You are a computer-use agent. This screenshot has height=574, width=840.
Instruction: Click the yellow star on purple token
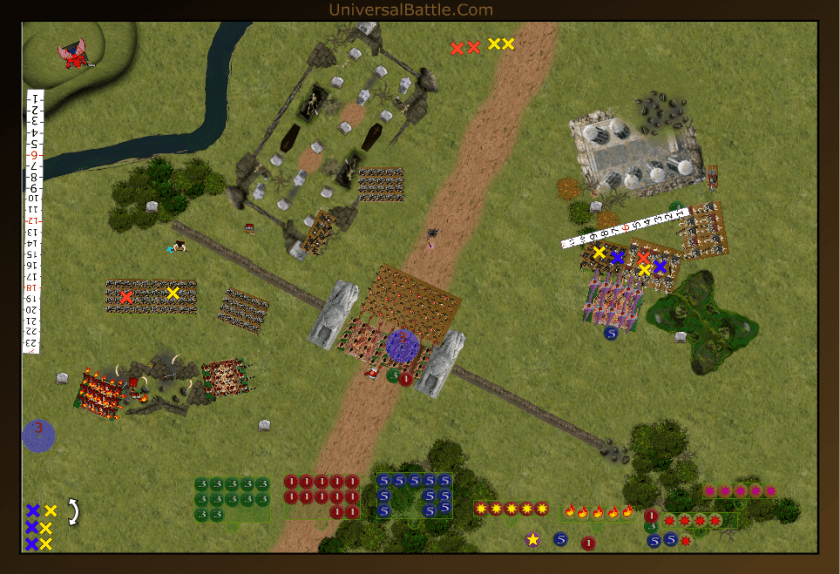tap(533, 540)
